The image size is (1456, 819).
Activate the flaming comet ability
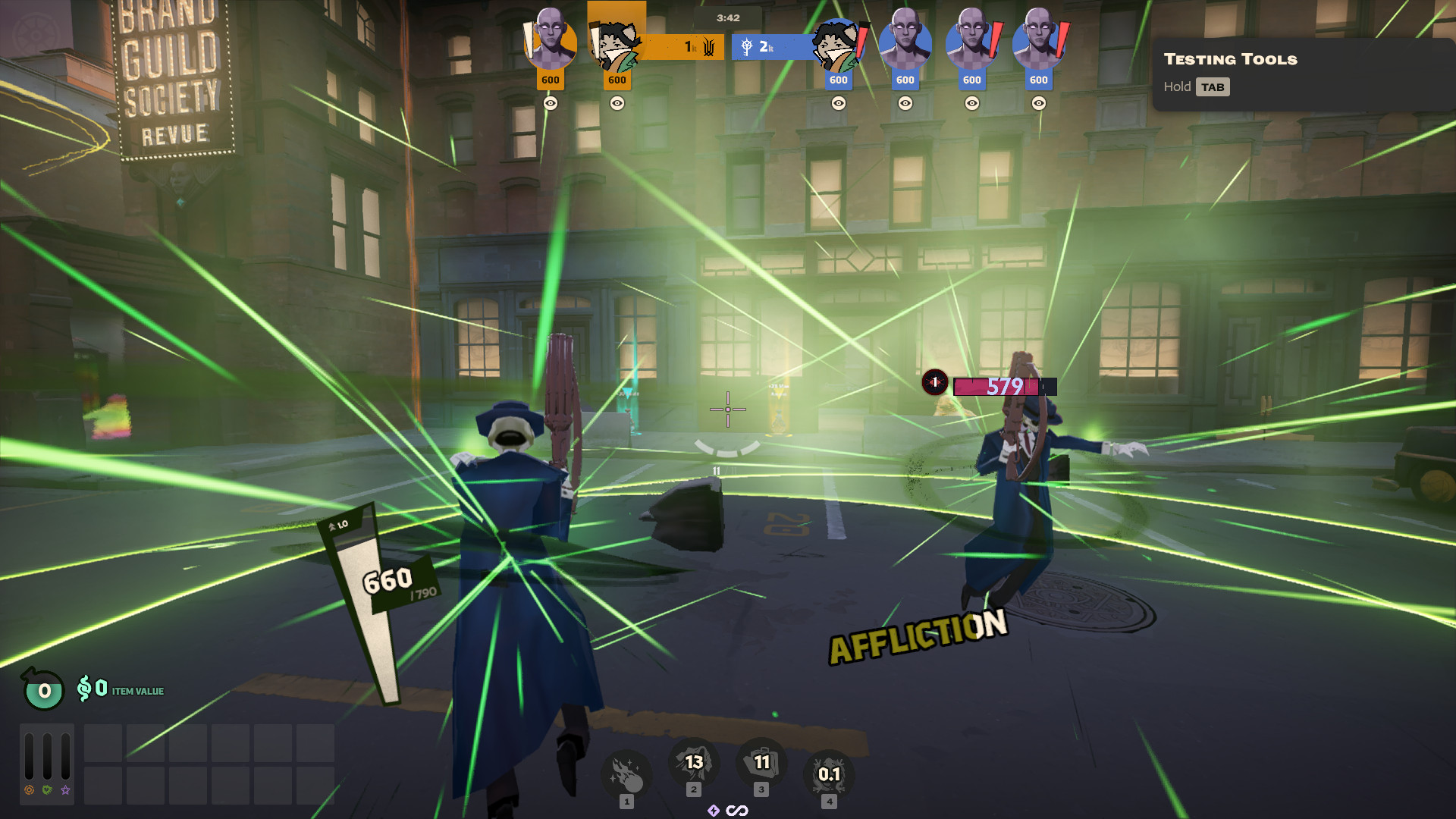(626, 773)
